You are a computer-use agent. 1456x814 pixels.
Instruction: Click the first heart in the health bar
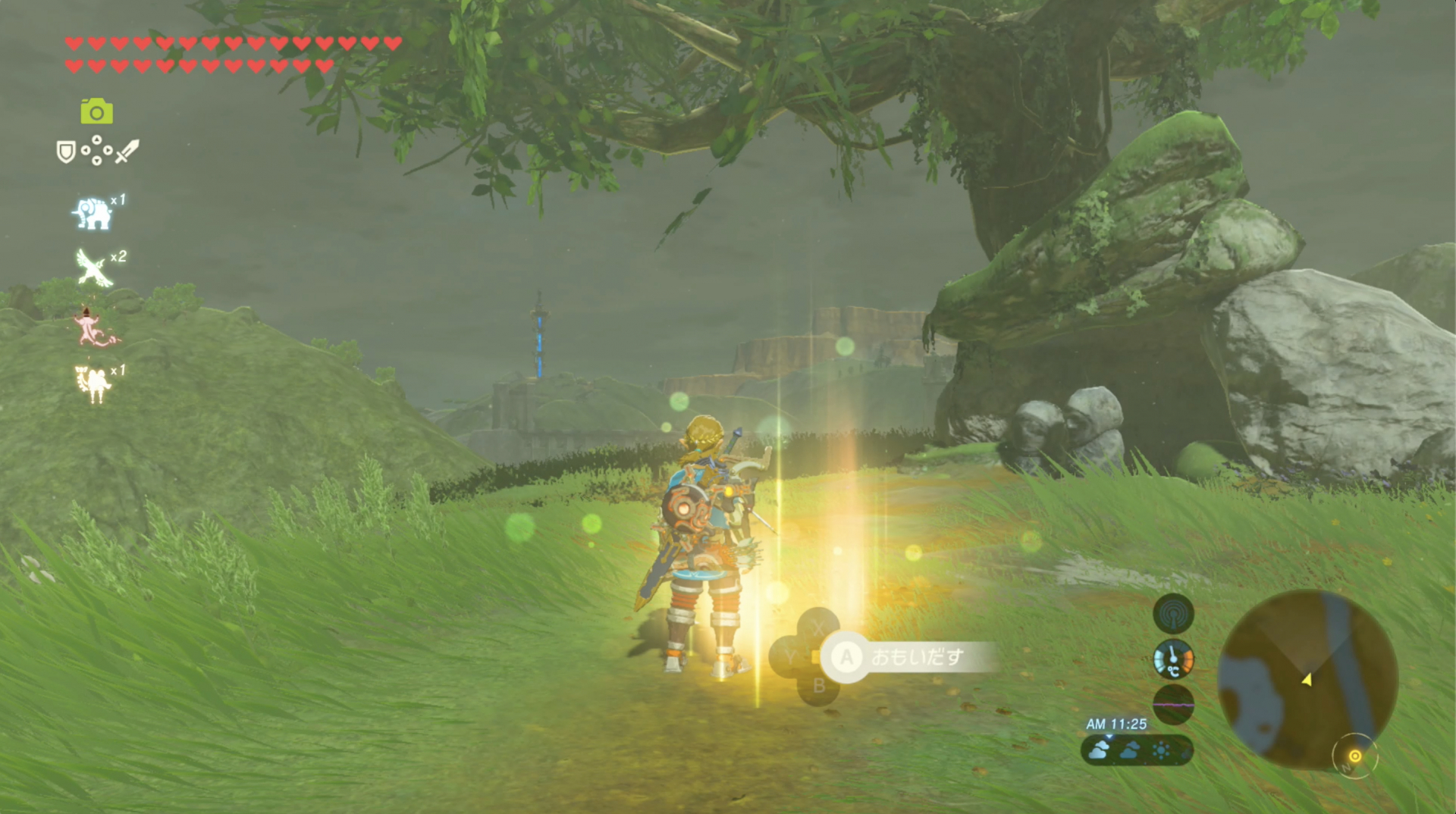(74, 44)
